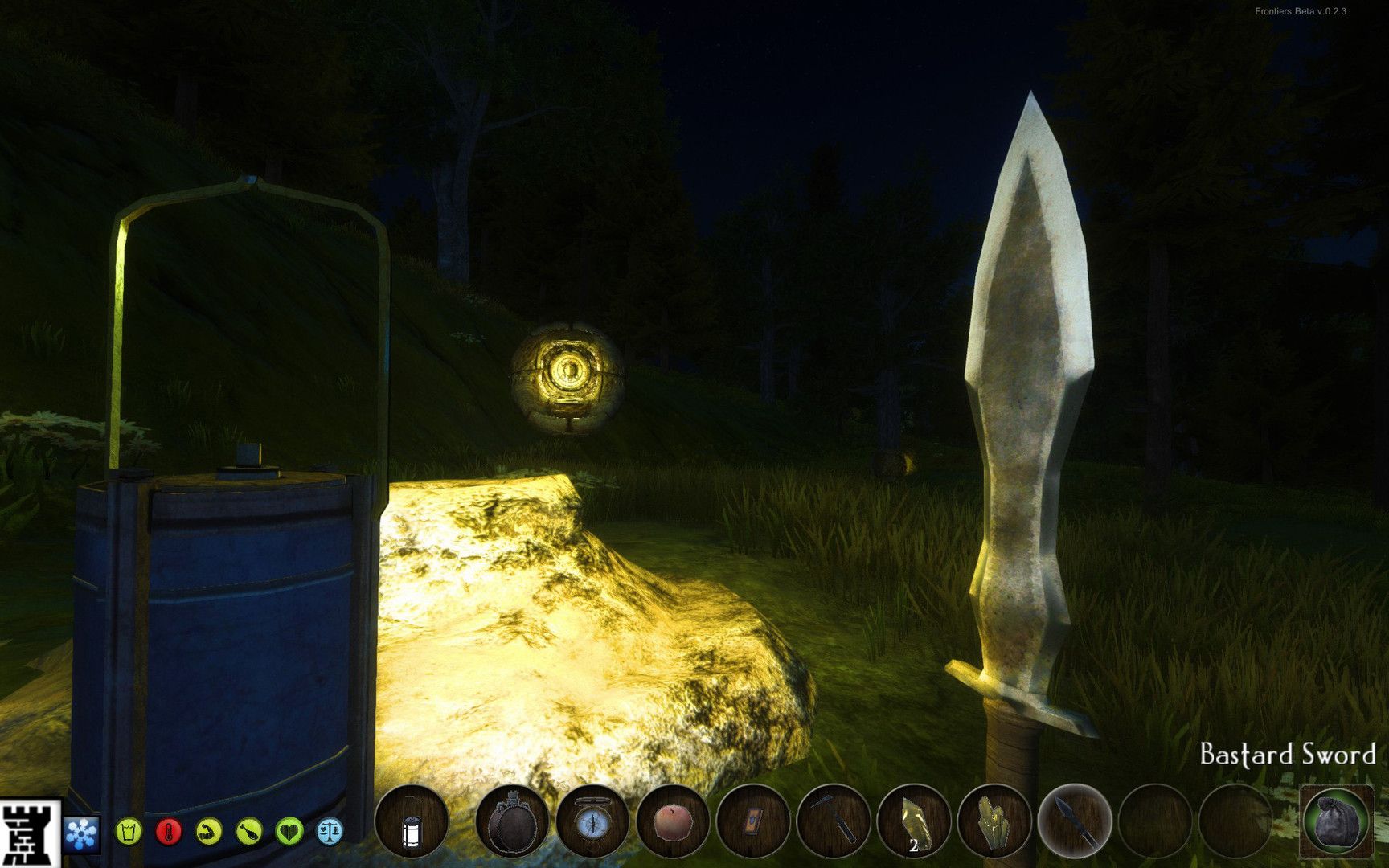Viewport: 1389px width, 868px height.
Task: Pick the apple hotbar slot
Action: (673, 823)
